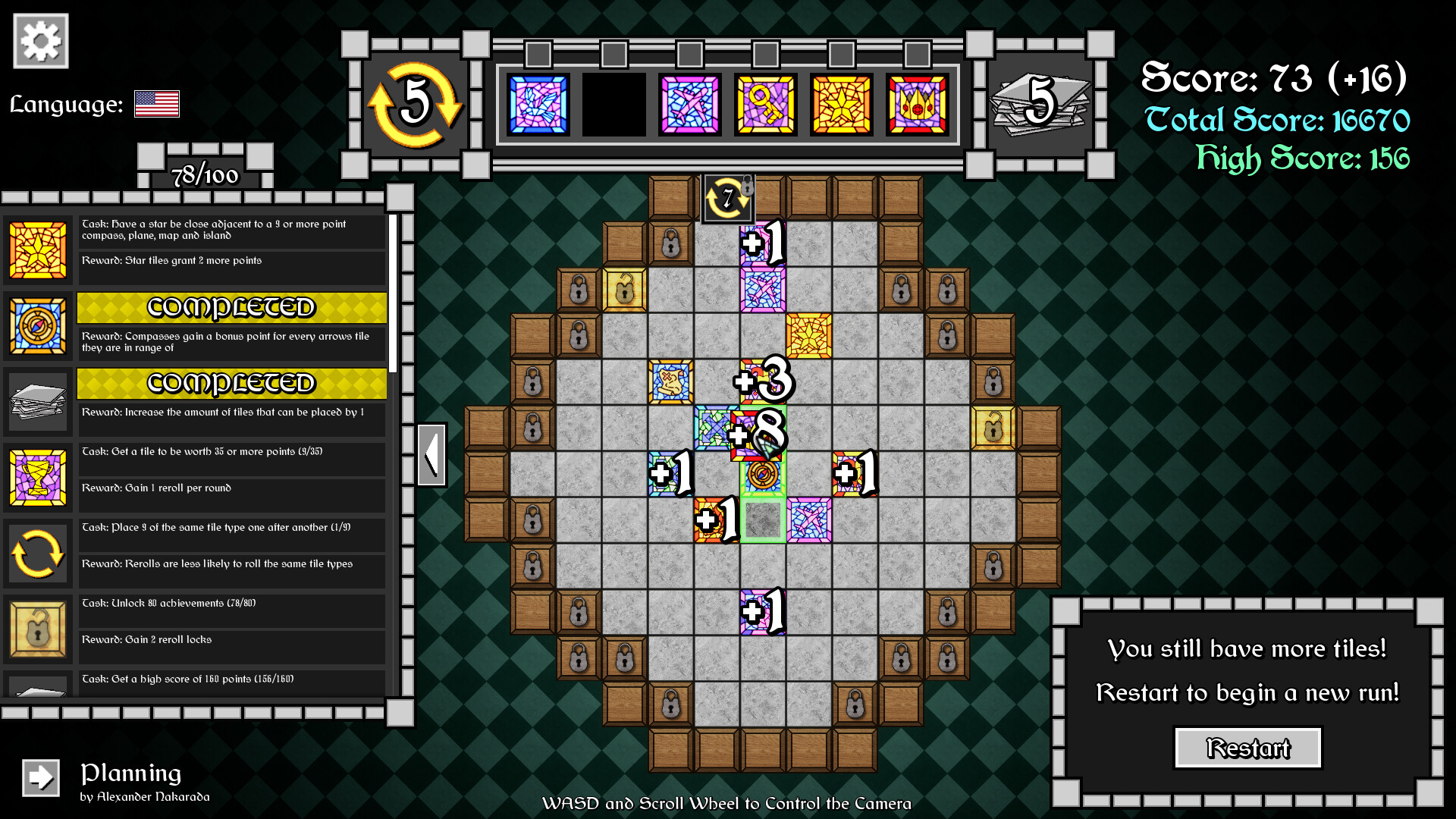Toggle the unlocked gold padlock near the top-left
This screenshot has width=1456, height=819.
coord(625,292)
